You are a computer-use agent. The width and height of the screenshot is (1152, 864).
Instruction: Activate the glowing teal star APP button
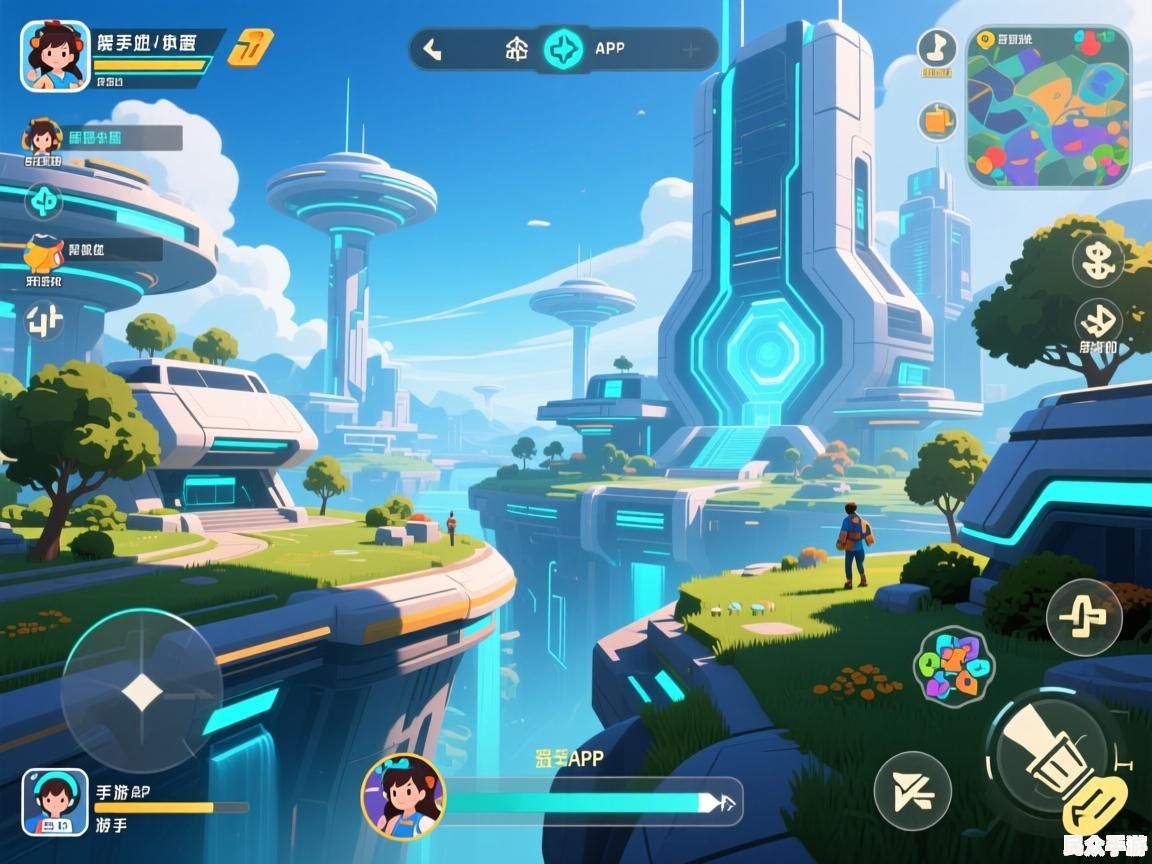coord(565,49)
